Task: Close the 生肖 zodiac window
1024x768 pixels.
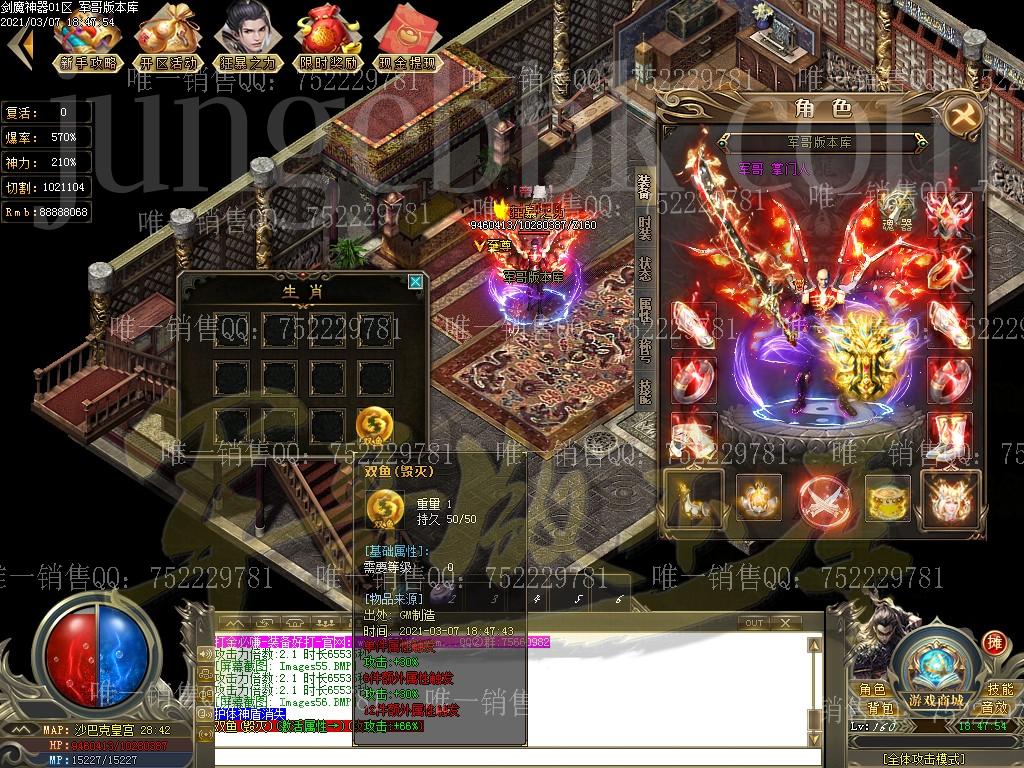Action: click(415, 282)
